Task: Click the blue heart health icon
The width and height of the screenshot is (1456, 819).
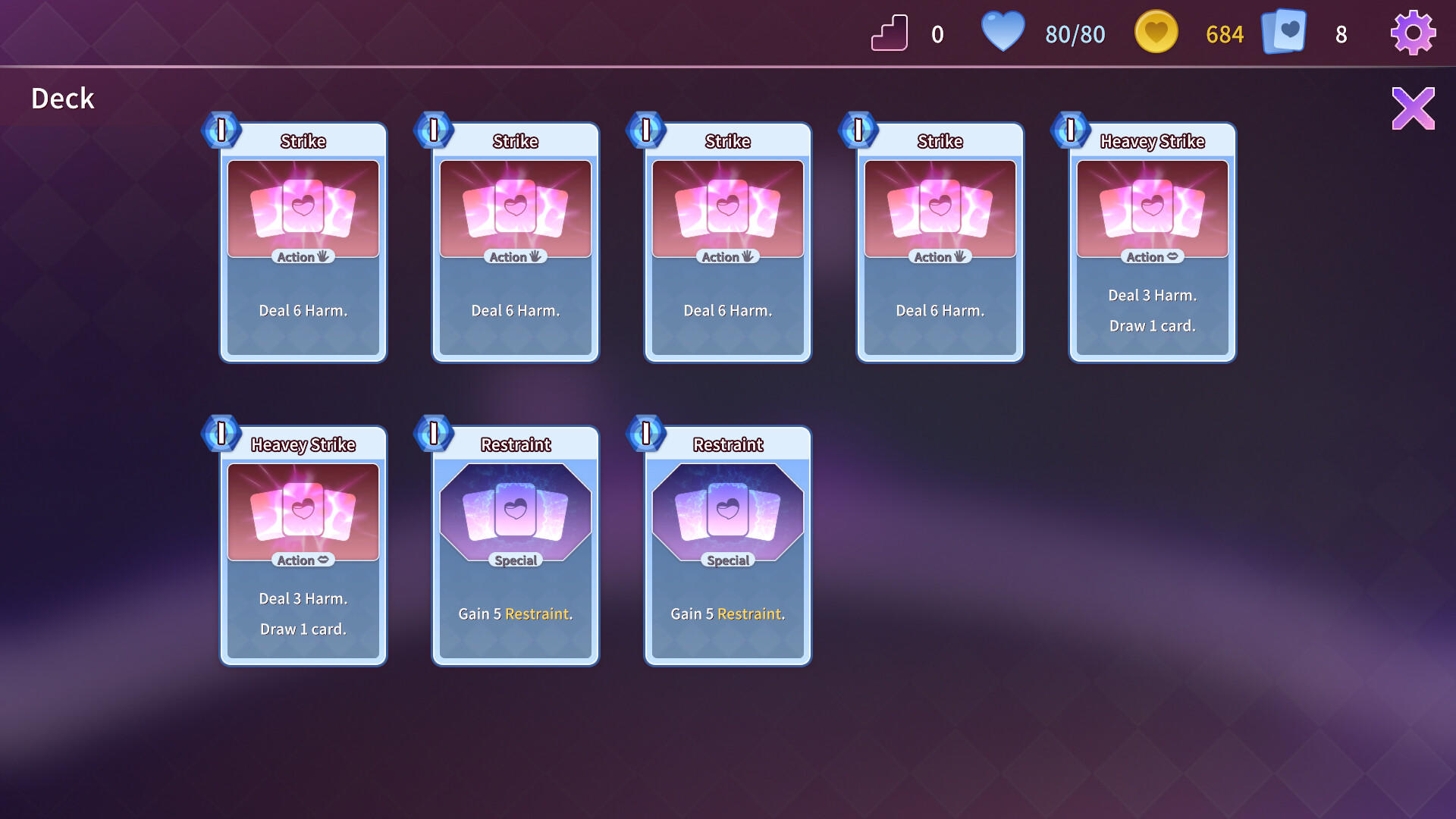Action: click(1003, 32)
